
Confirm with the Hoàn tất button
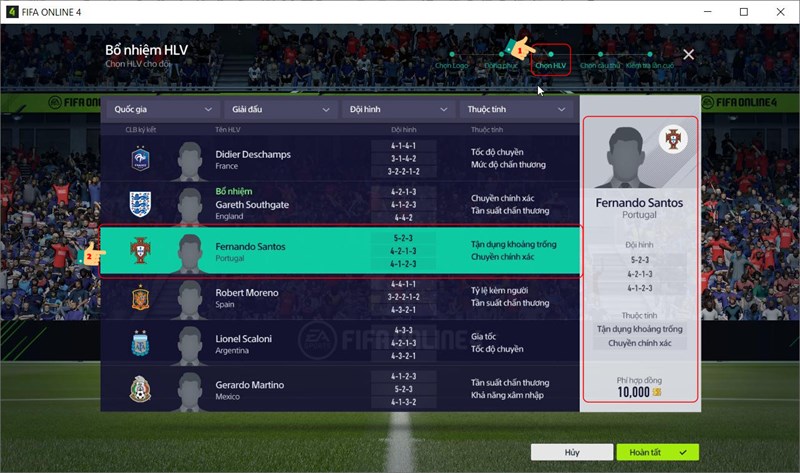[657, 452]
